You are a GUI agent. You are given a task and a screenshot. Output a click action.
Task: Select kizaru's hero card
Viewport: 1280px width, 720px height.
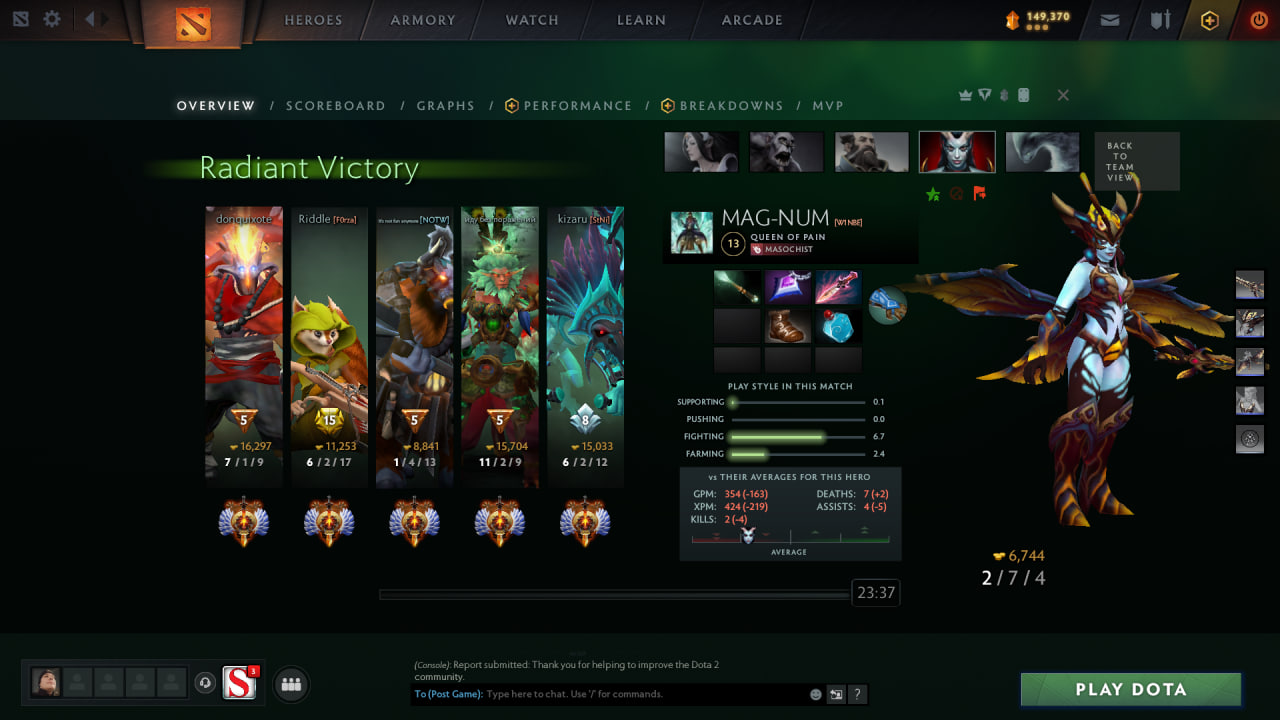pyautogui.click(x=585, y=347)
